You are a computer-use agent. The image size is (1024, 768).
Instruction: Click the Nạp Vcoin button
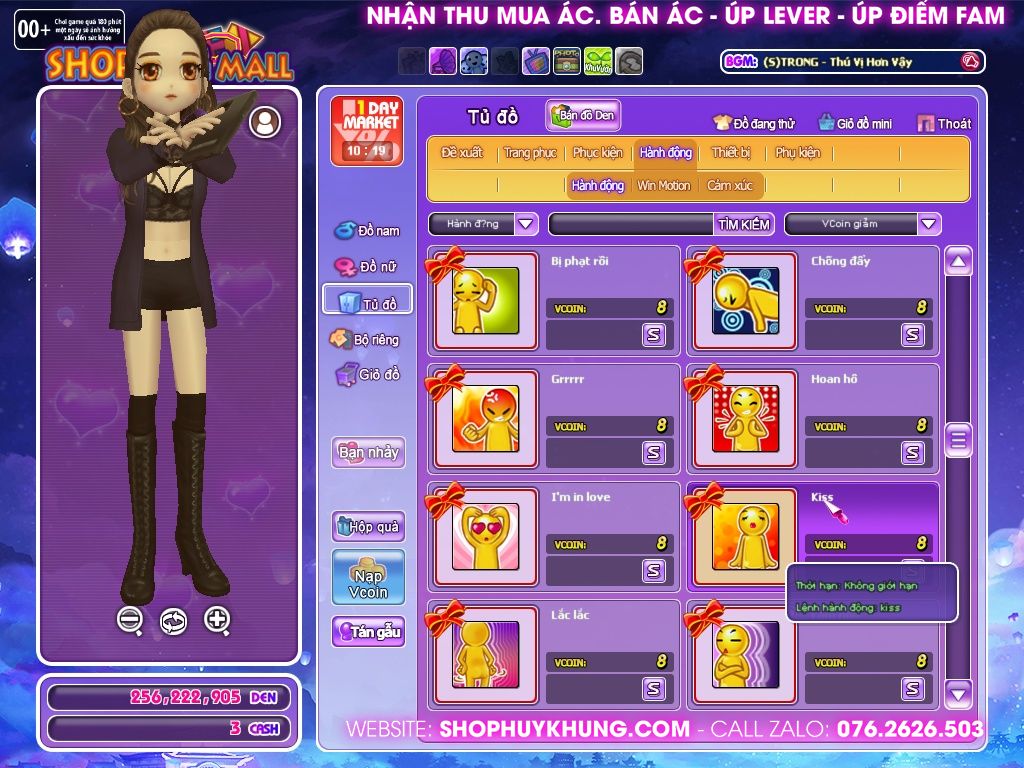(368, 577)
